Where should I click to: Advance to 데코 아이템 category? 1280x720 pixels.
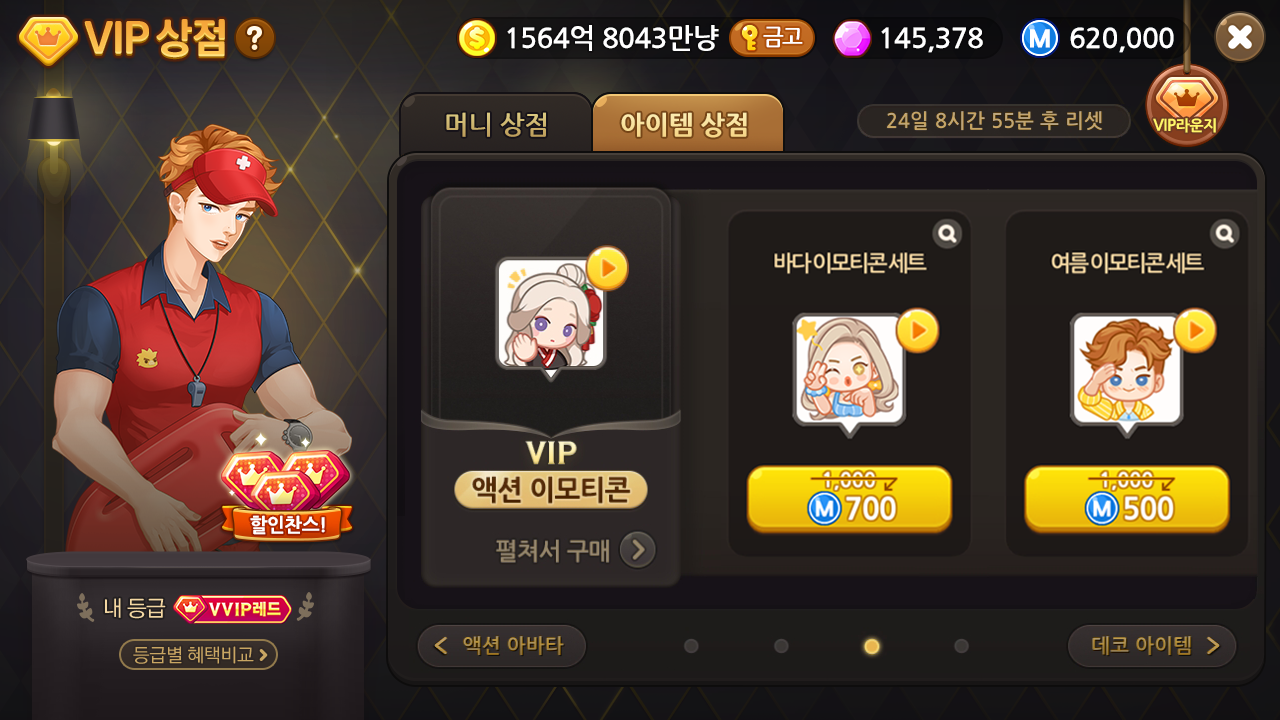click(1151, 645)
